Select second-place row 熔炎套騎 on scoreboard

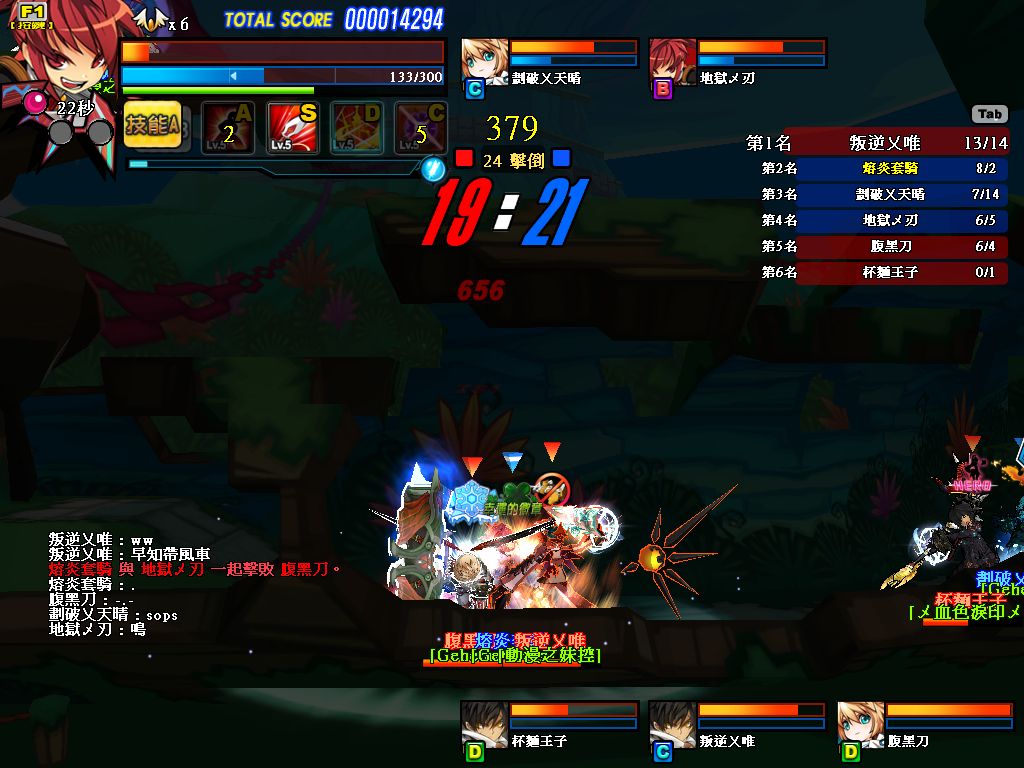click(876, 169)
